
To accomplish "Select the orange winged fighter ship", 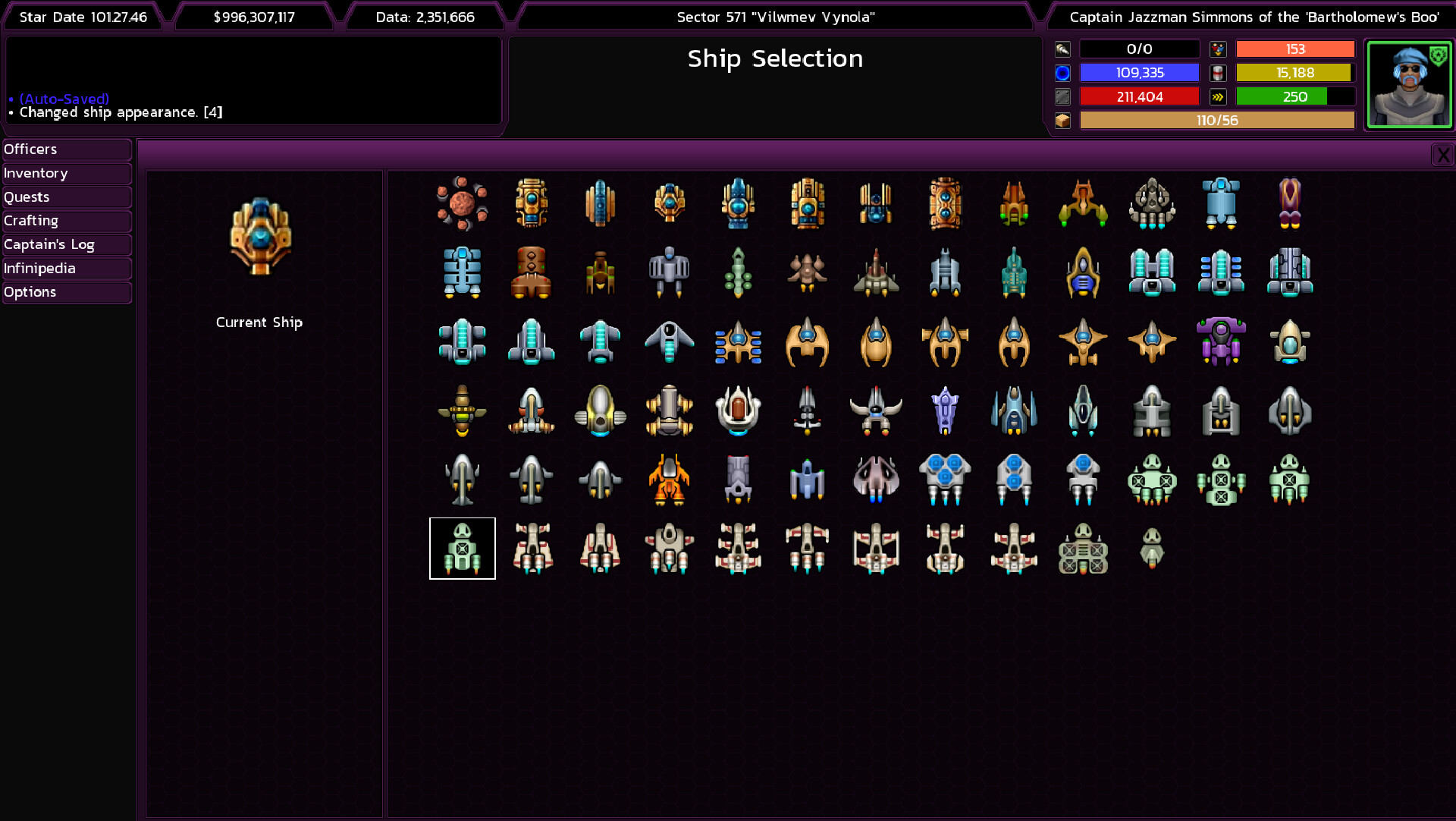I will [x=670, y=479].
